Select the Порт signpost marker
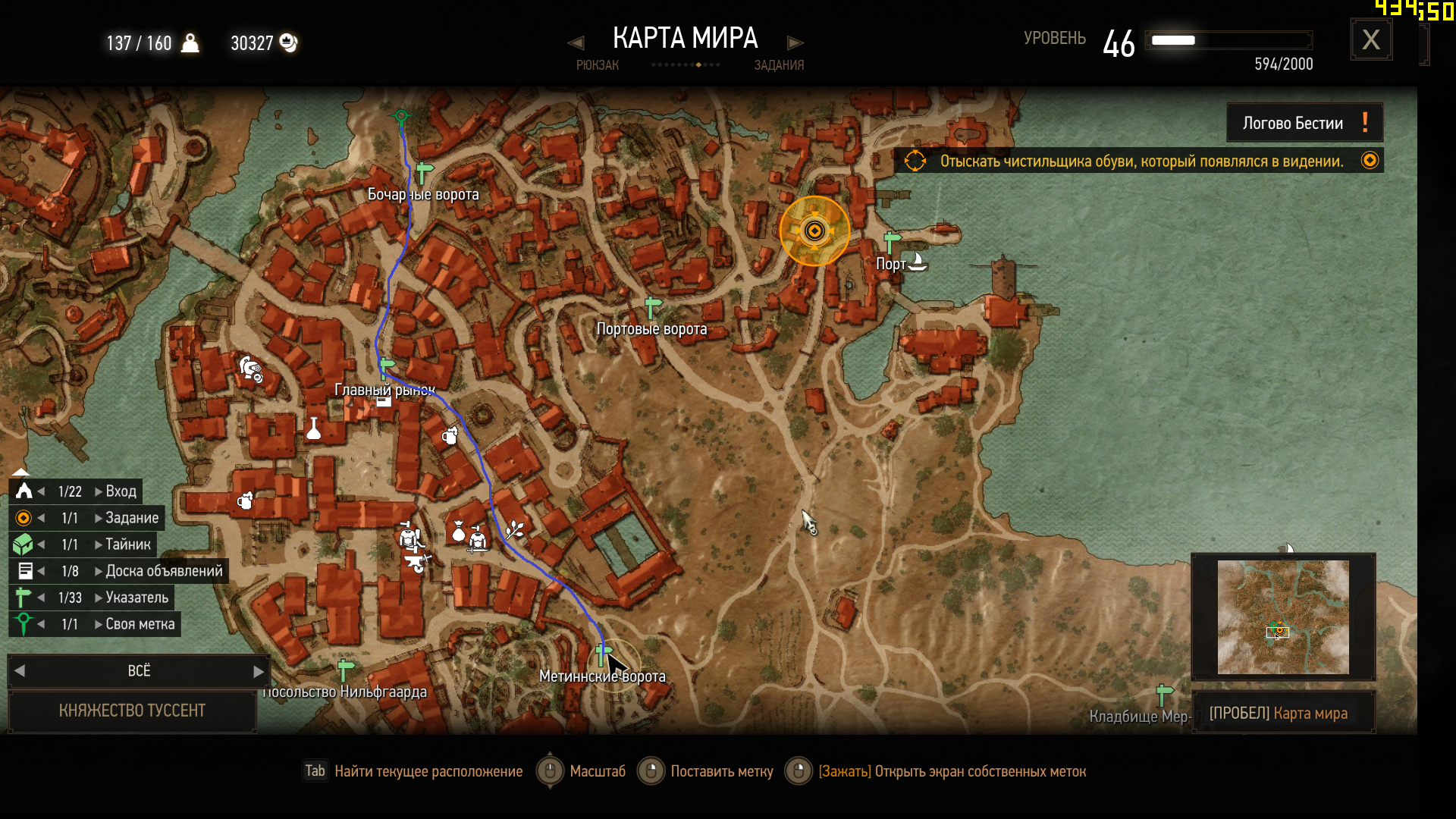 (892, 241)
